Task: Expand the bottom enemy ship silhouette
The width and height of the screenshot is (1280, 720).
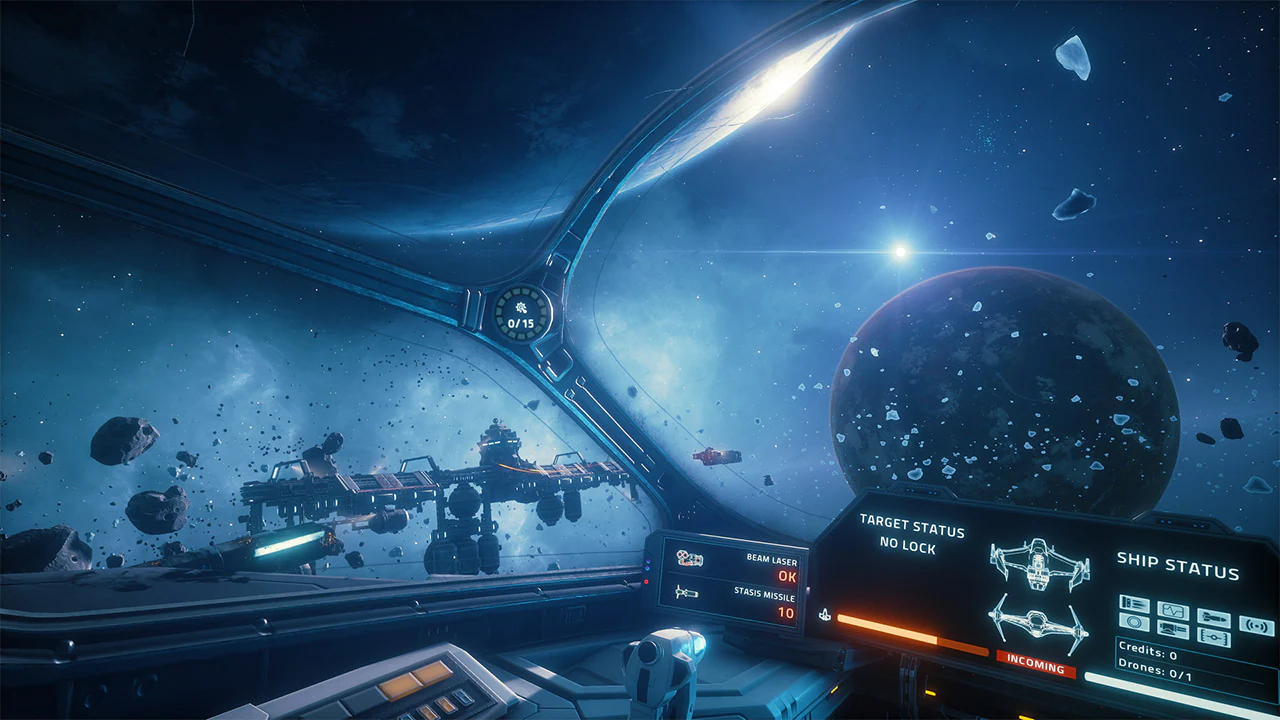Action: click(1035, 624)
